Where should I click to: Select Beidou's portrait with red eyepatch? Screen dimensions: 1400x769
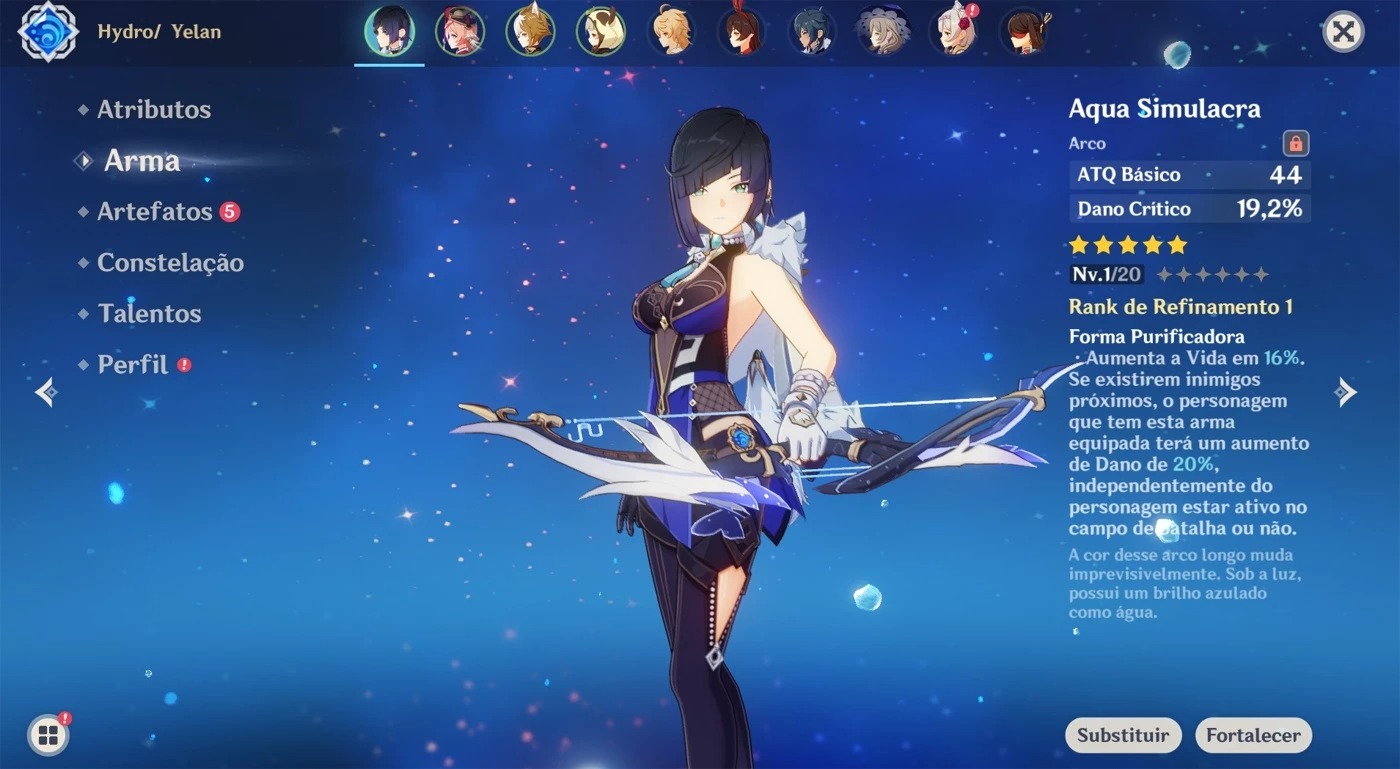(1024, 32)
